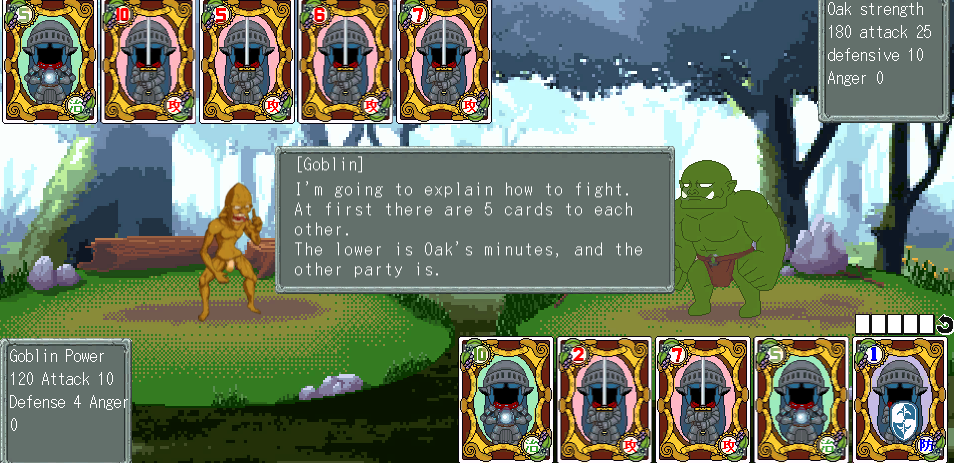Select the green heal card numbered 0
The width and height of the screenshot is (954, 463).
coord(506,399)
